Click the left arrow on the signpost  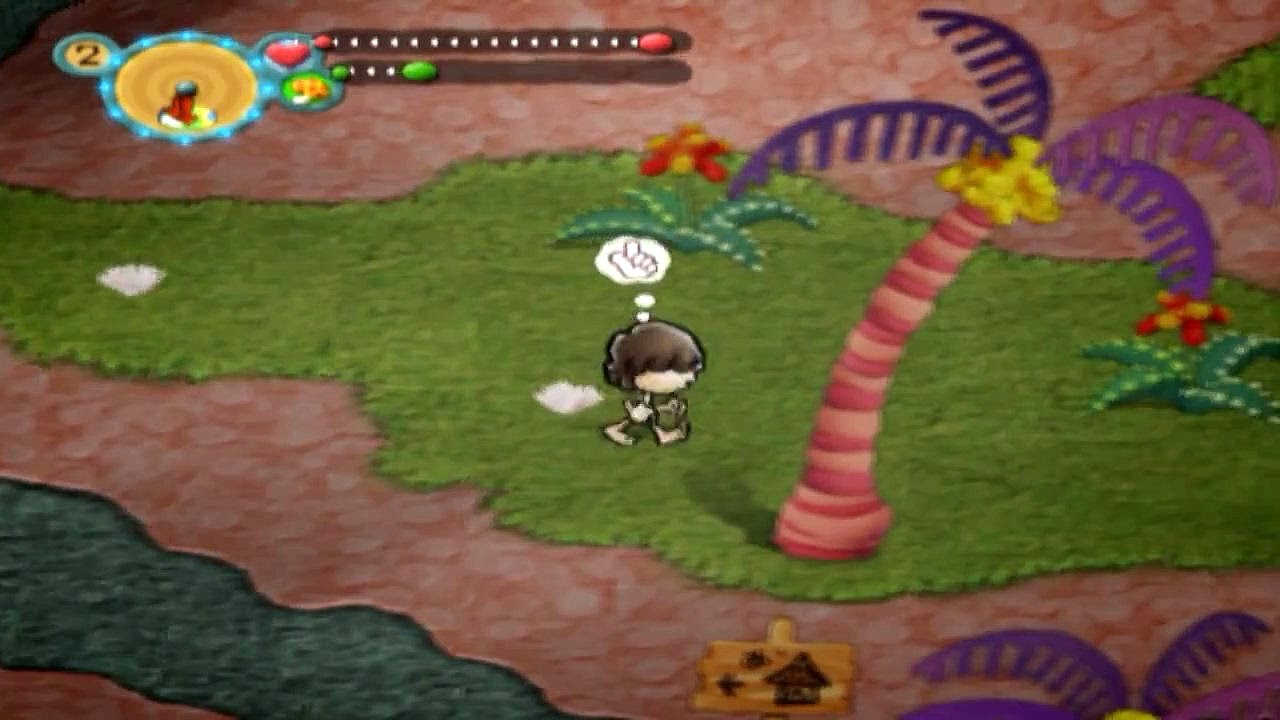(x=729, y=685)
